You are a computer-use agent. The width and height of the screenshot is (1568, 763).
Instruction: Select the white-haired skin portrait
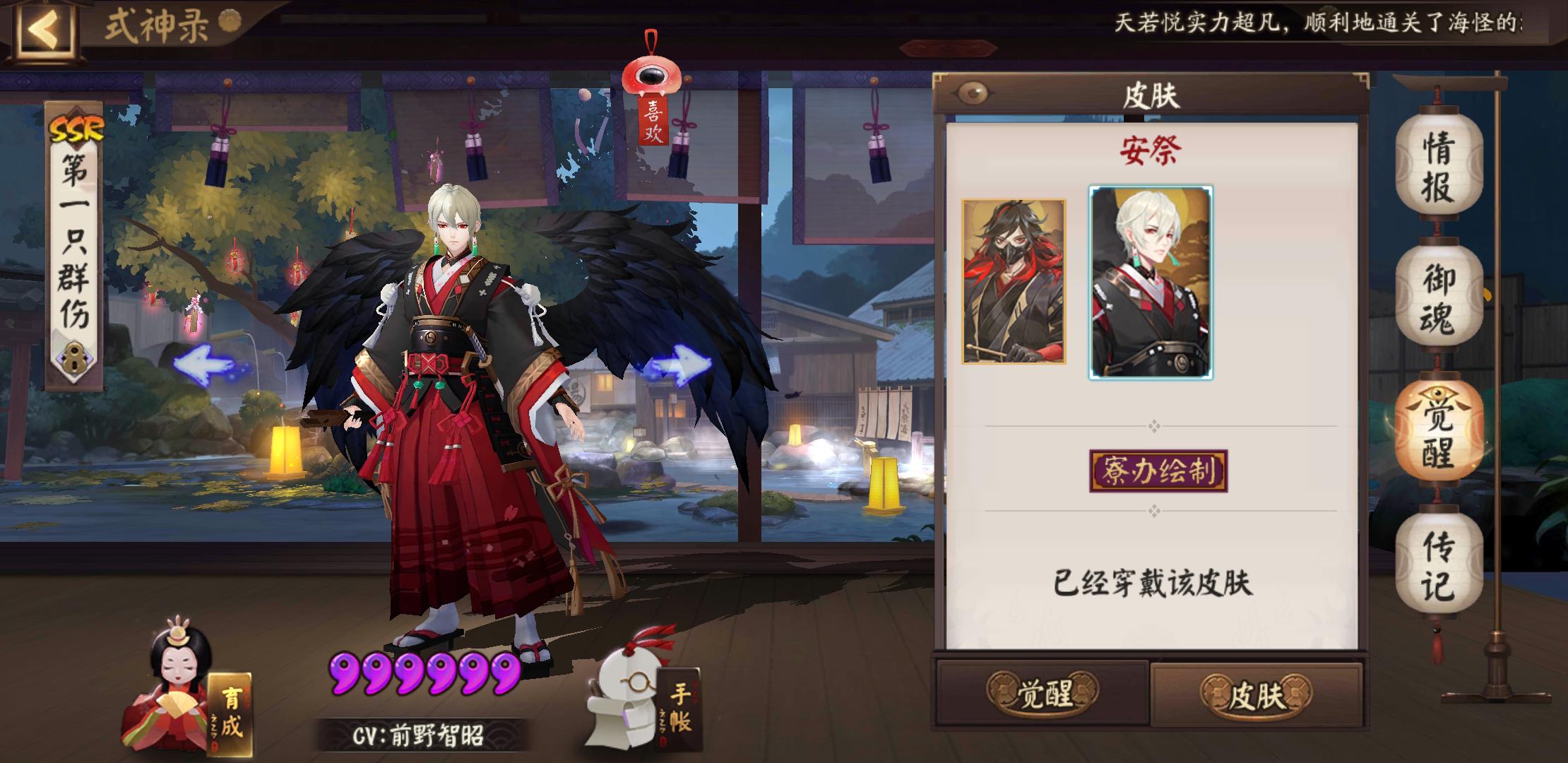coord(1151,283)
